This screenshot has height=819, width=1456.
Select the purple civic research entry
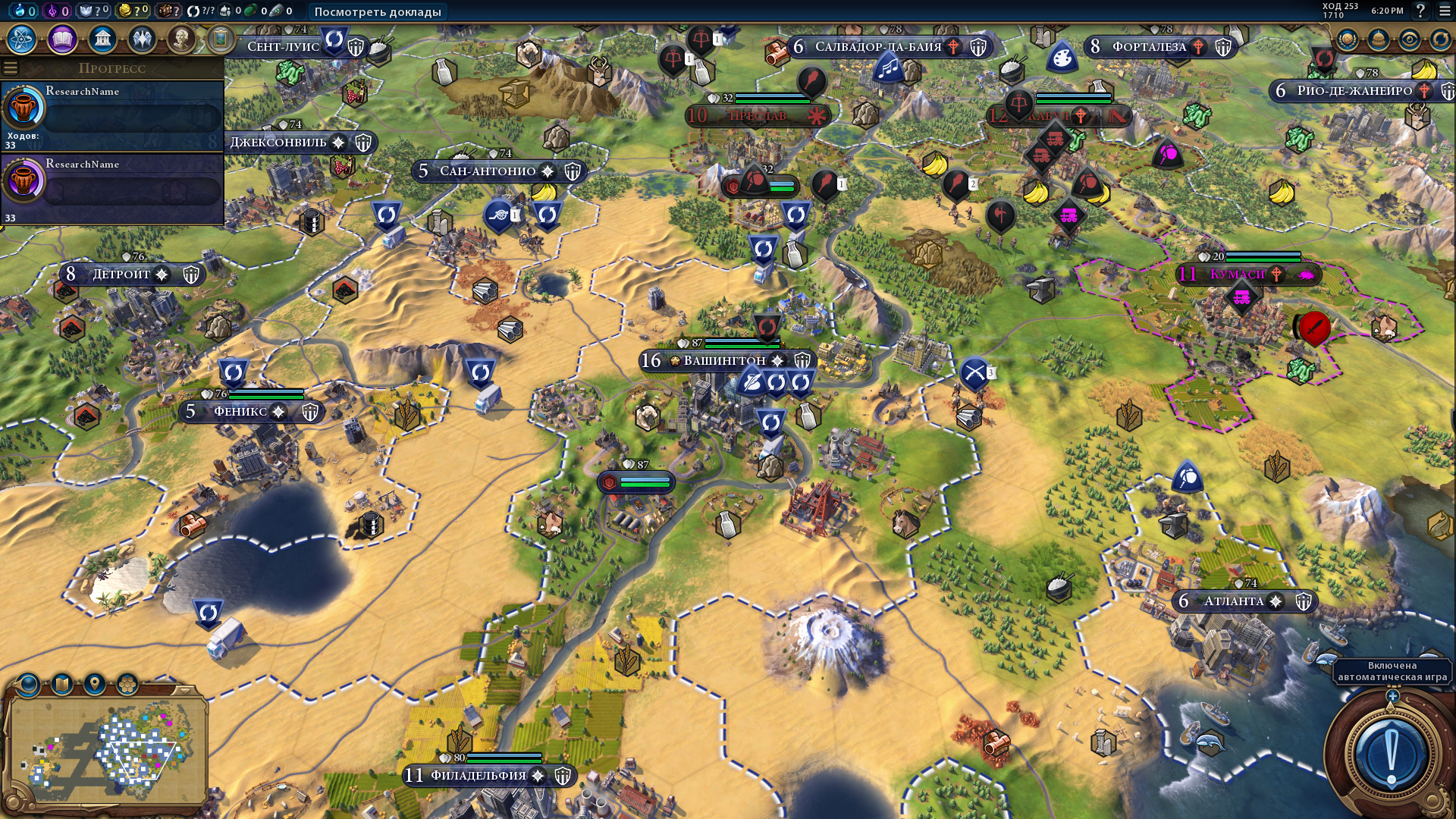coord(114,187)
